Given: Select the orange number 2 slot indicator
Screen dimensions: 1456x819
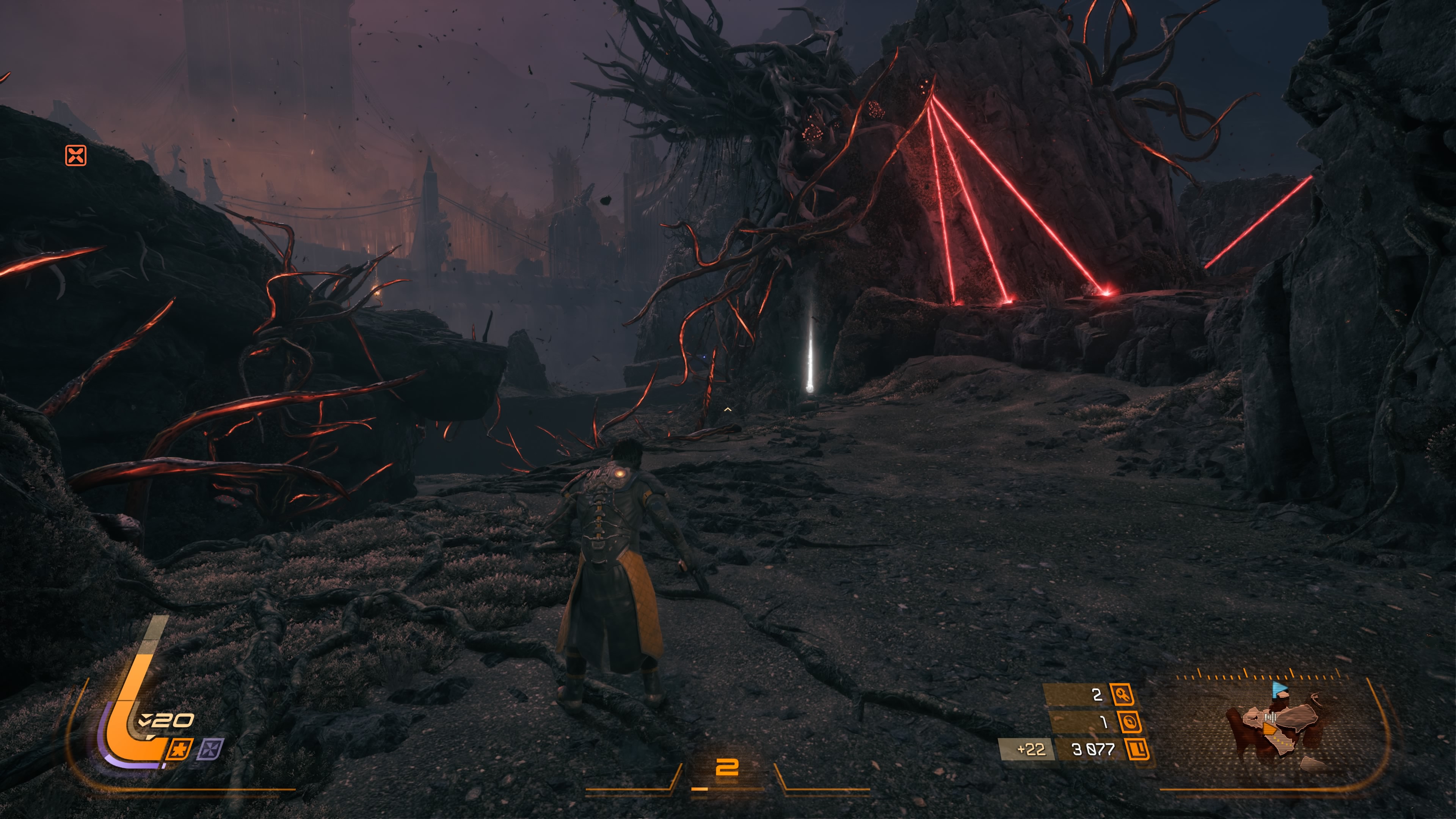Looking at the screenshot, I should [727, 767].
